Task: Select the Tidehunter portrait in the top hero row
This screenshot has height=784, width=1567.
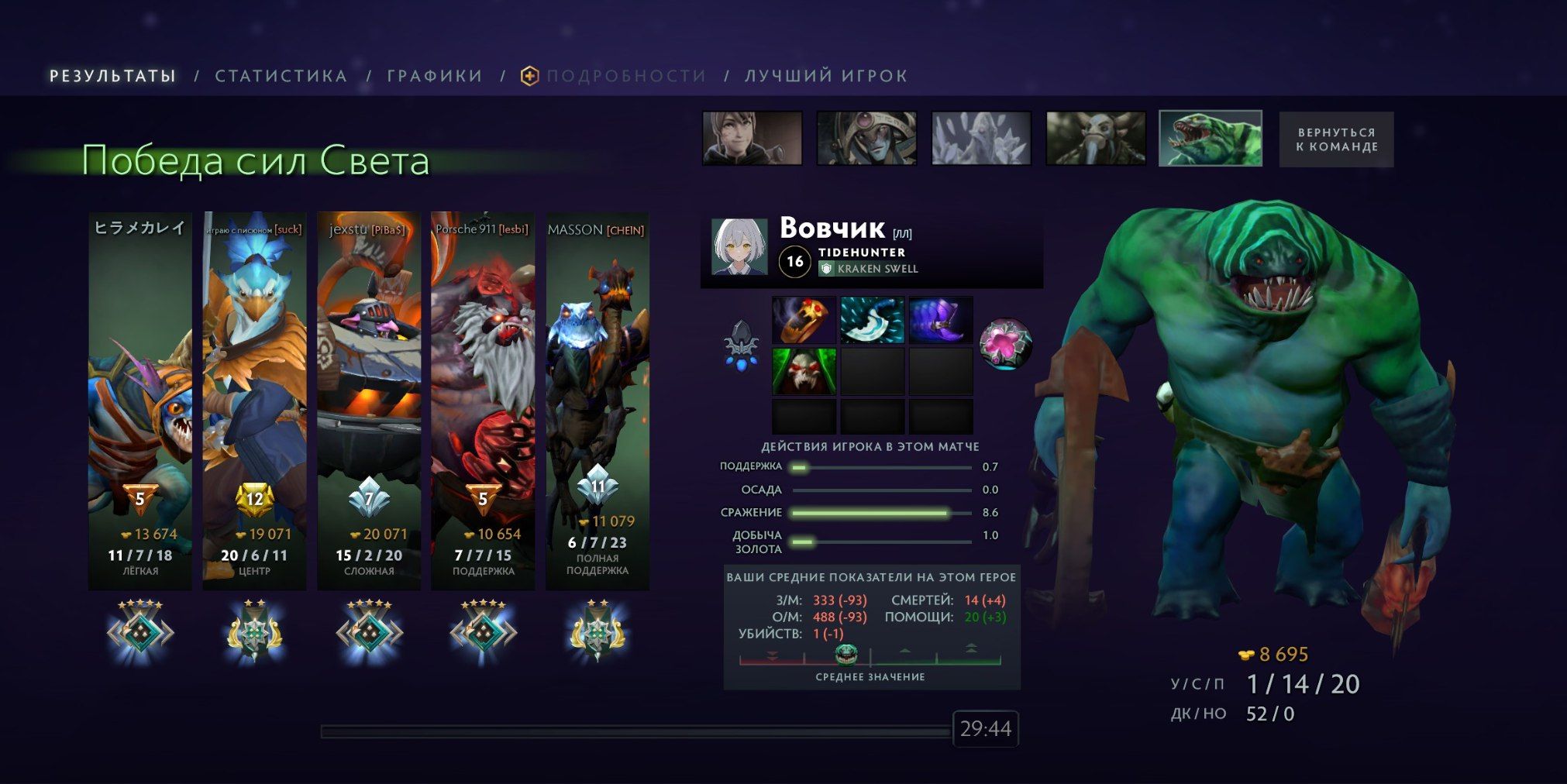Action: tap(1210, 140)
